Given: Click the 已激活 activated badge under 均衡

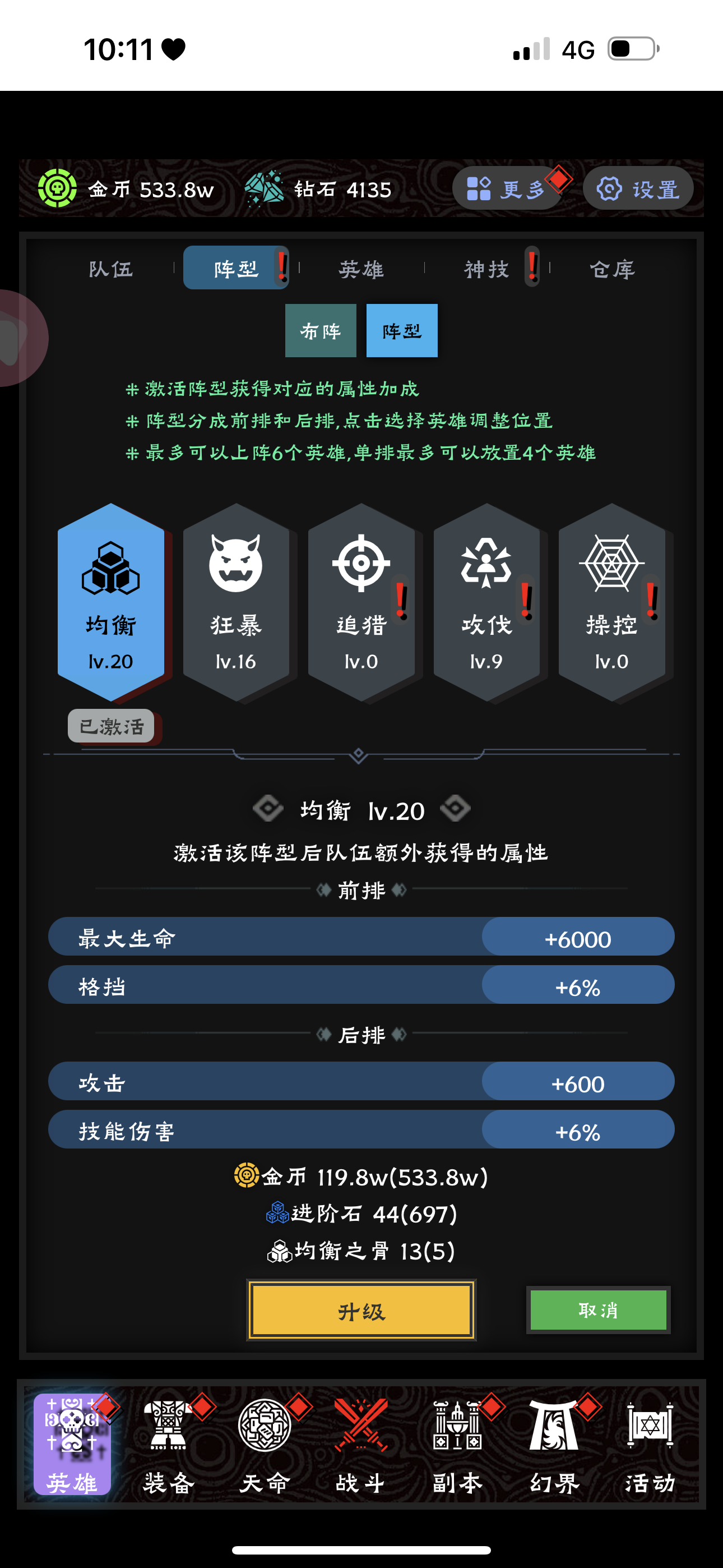Looking at the screenshot, I should pyautogui.click(x=111, y=726).
